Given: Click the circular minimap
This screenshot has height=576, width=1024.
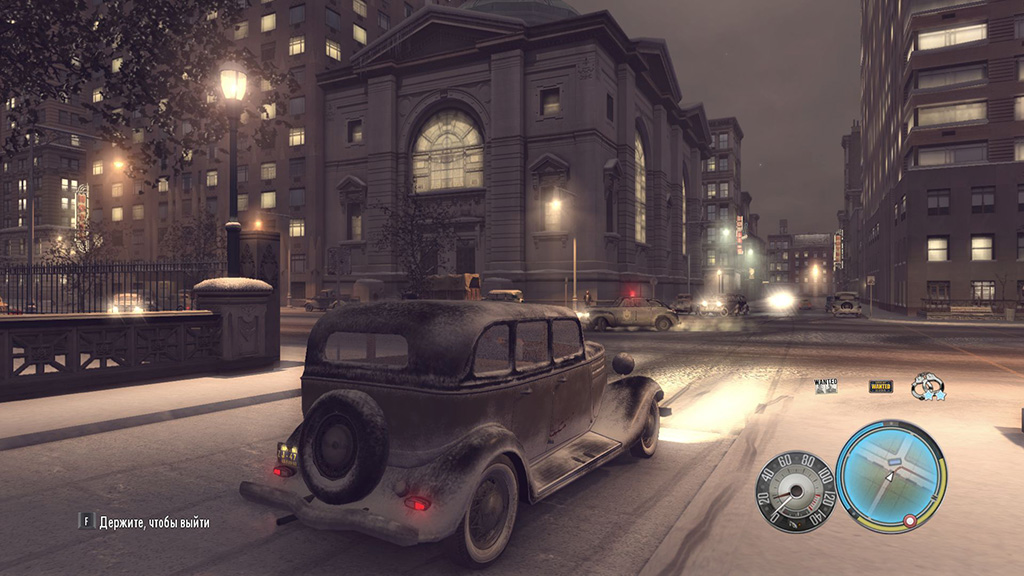Looking at the screenshot, I should click(x=890, y=475).
